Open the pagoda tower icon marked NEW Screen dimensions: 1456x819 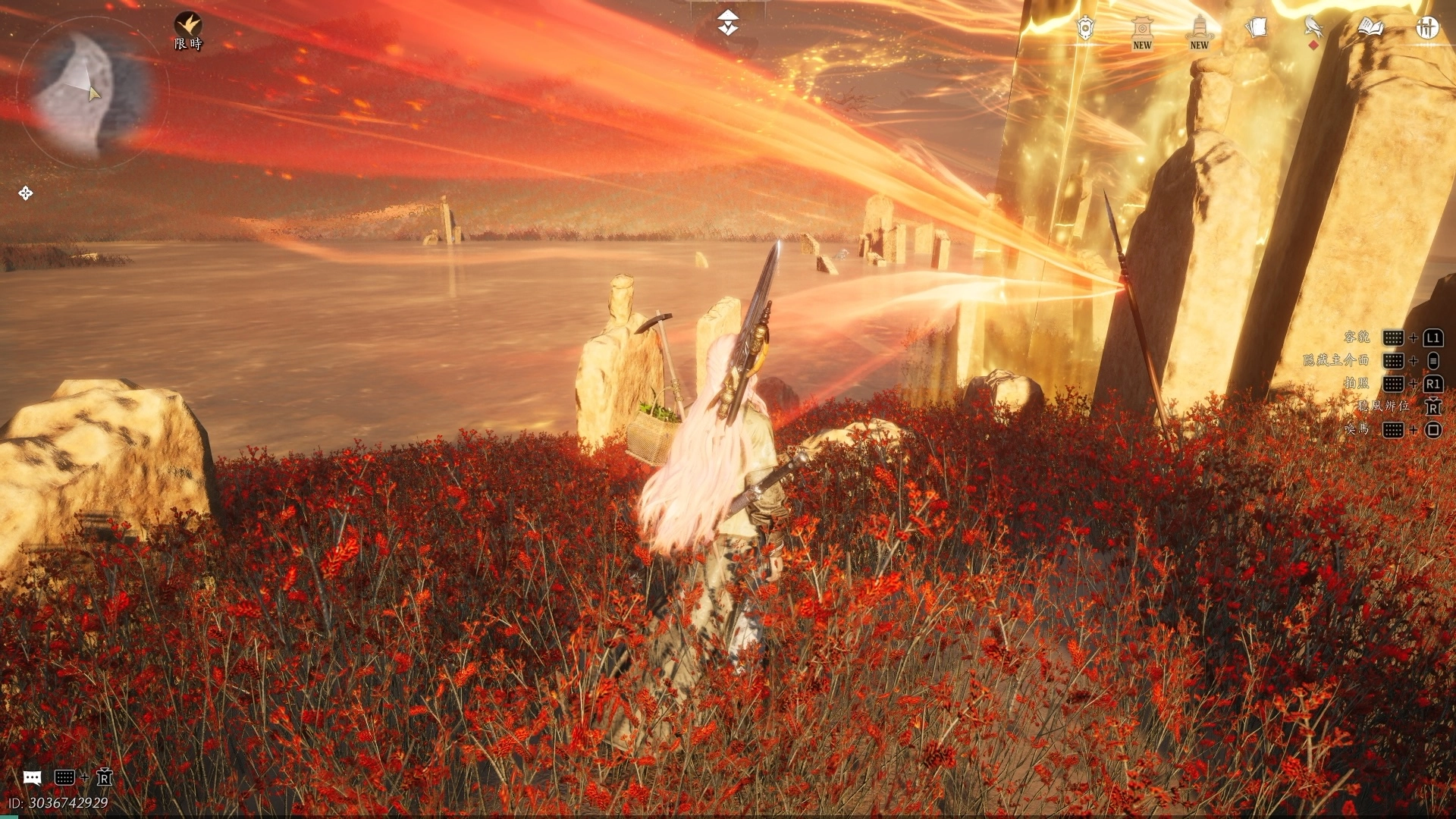click(1199, 32)
